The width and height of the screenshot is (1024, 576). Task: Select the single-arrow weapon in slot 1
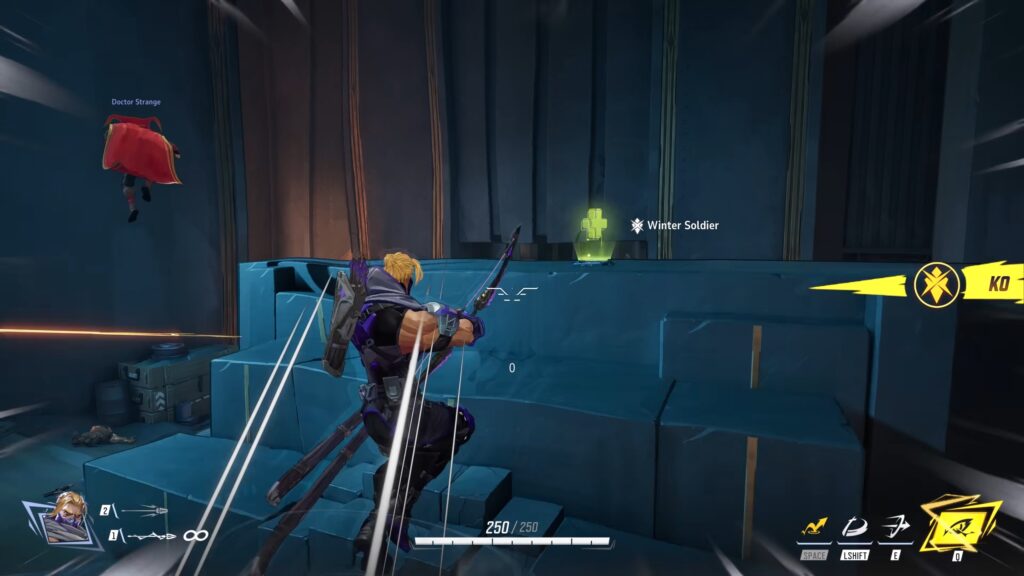pyautogui.click(x=150, y=536)
